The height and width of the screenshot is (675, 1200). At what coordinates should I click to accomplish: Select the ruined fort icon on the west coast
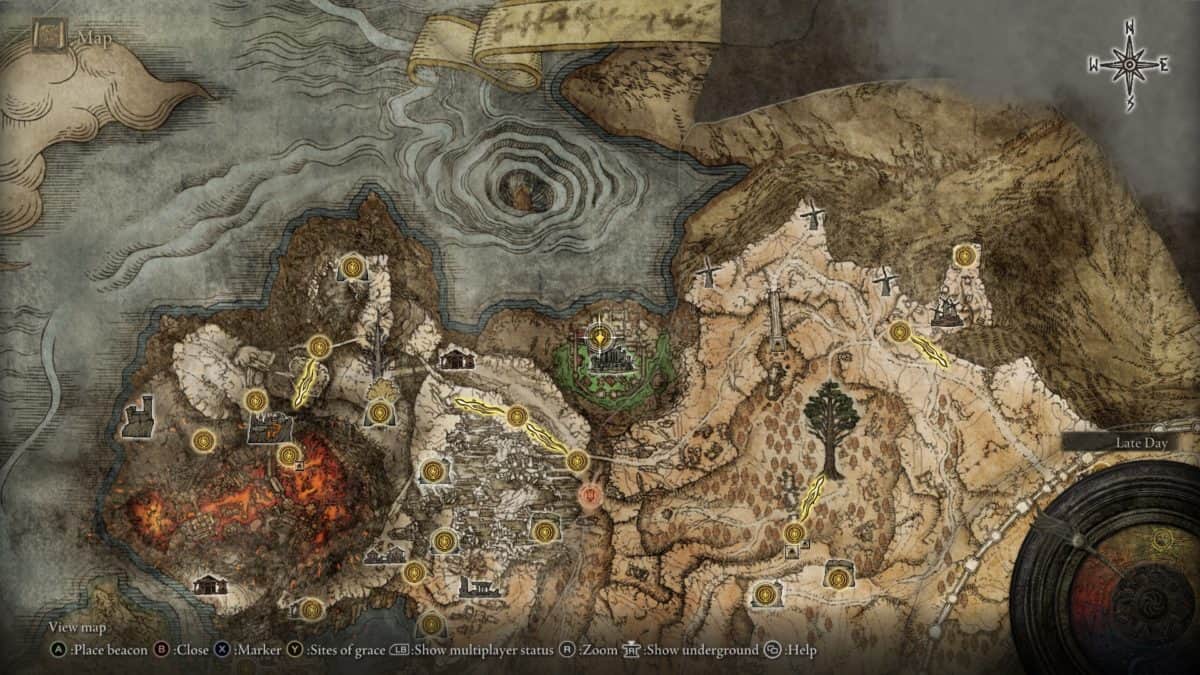coord(139,418)
